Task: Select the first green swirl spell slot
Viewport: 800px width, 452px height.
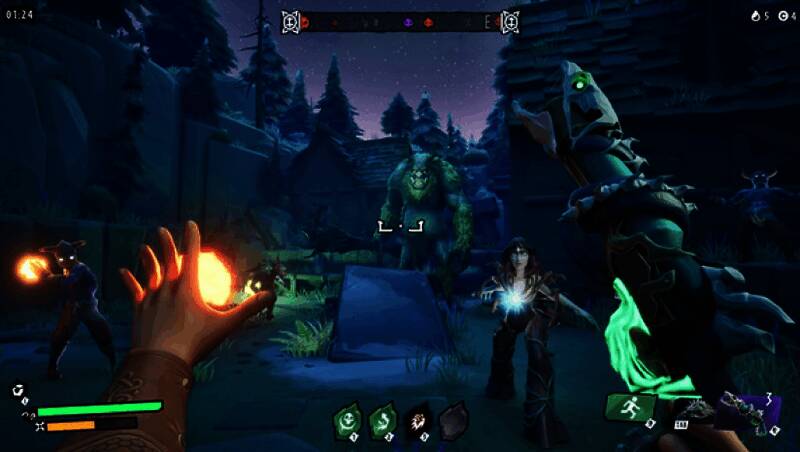Action: pyautogui.click(x=349, y=420)
